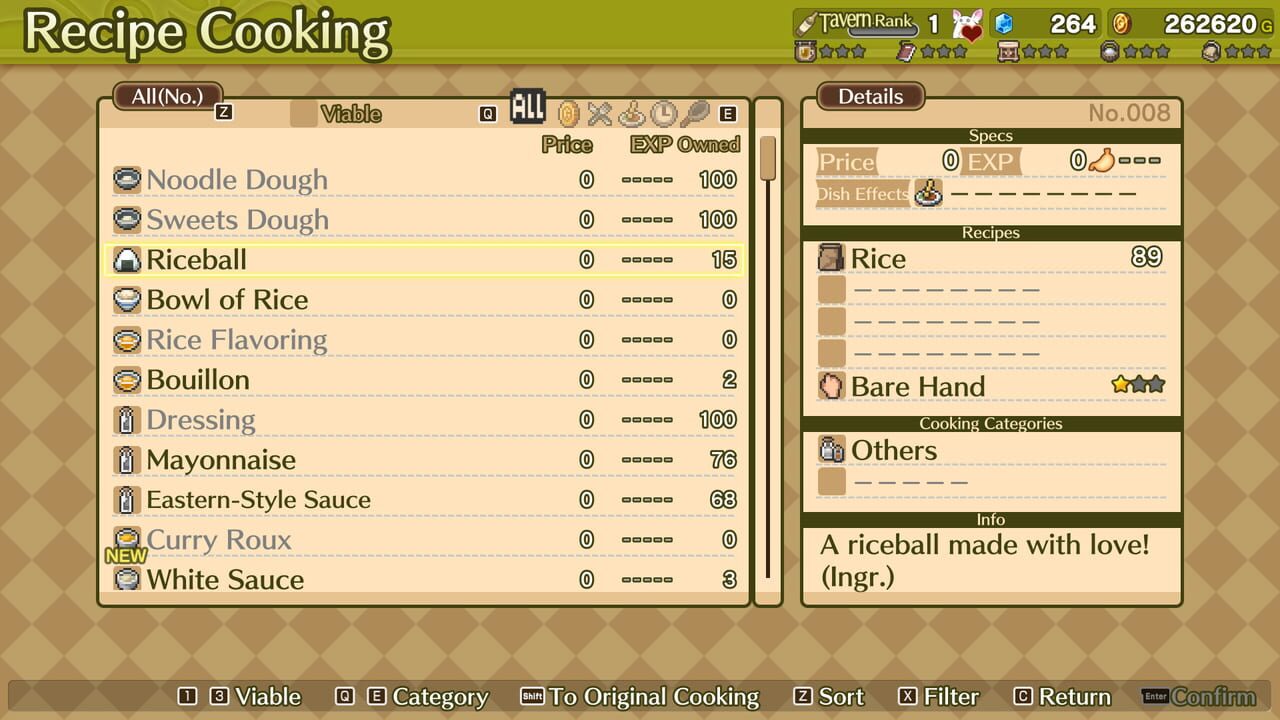Viewport: 1280px width, 720px height.
Task: Select Eastern-Style Sauce recipe
Action: 258,500
